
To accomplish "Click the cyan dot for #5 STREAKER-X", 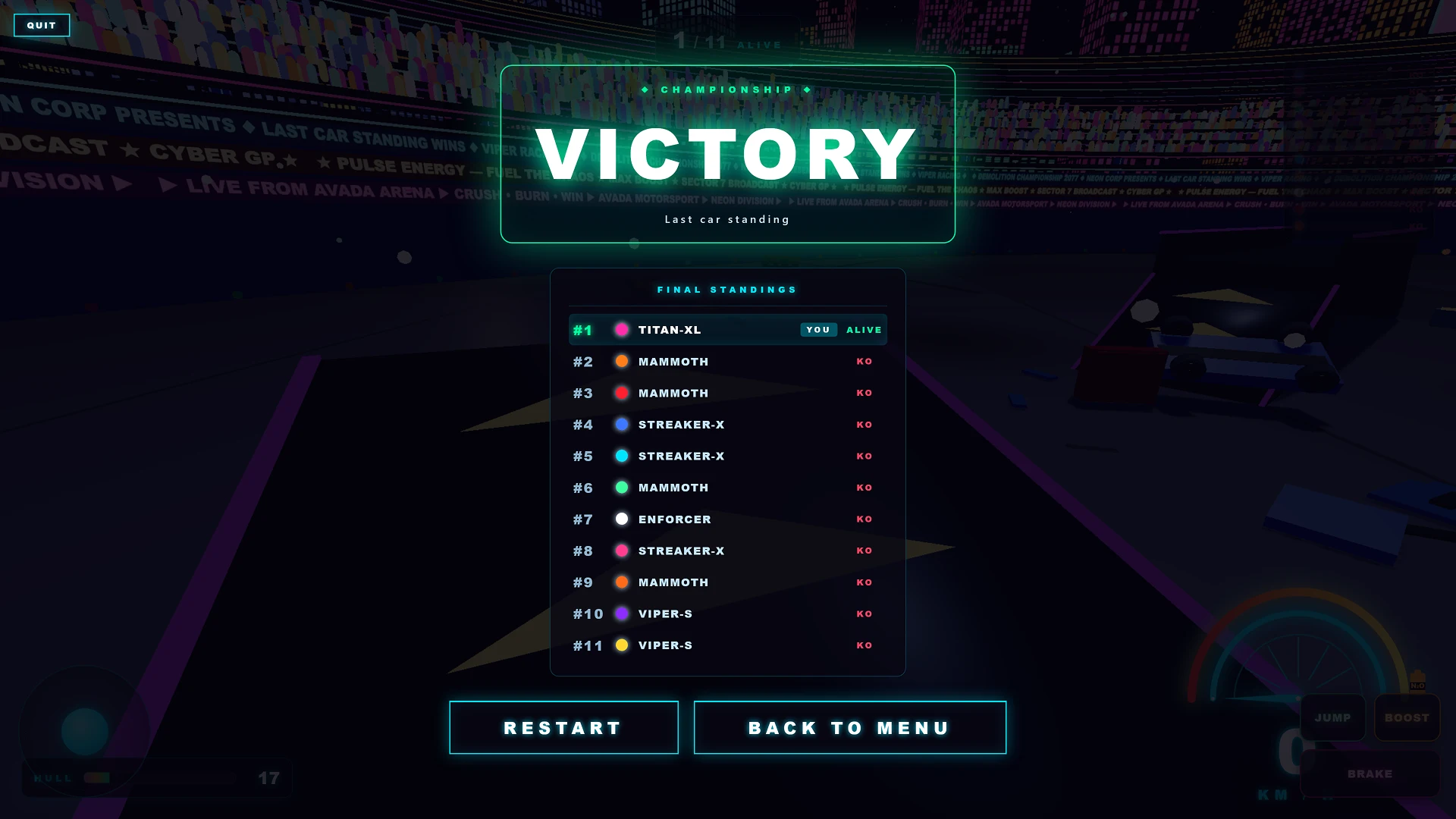I will [621, 456].
